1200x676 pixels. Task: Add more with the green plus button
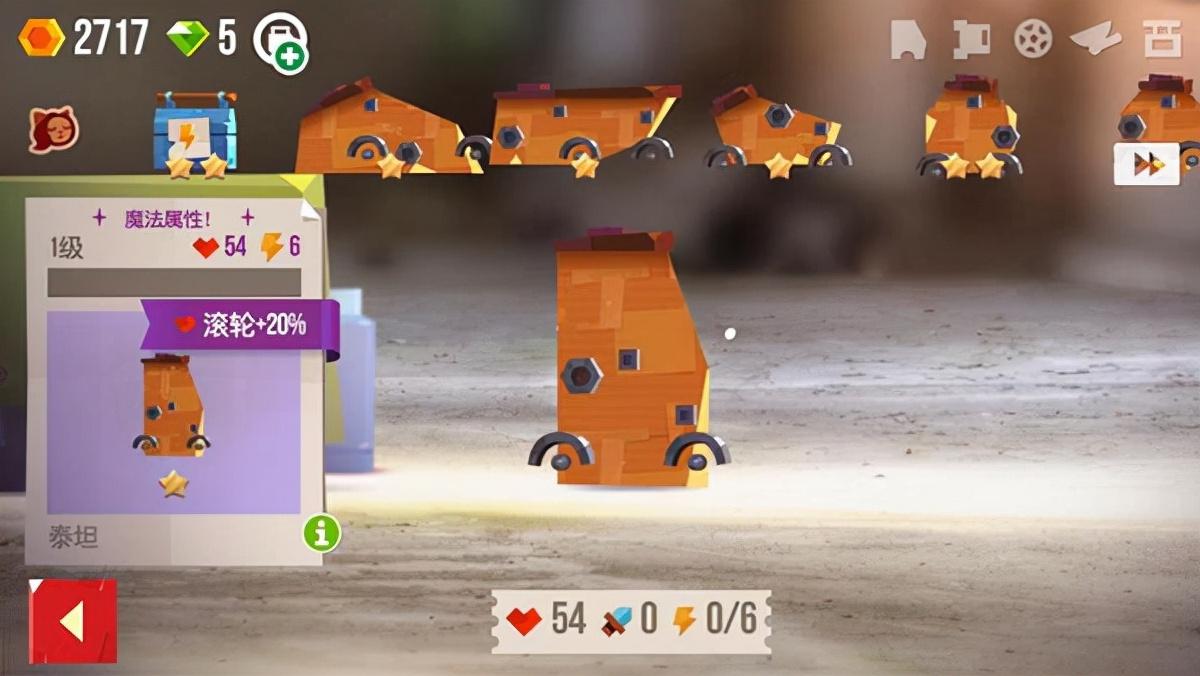click(290, 58)
